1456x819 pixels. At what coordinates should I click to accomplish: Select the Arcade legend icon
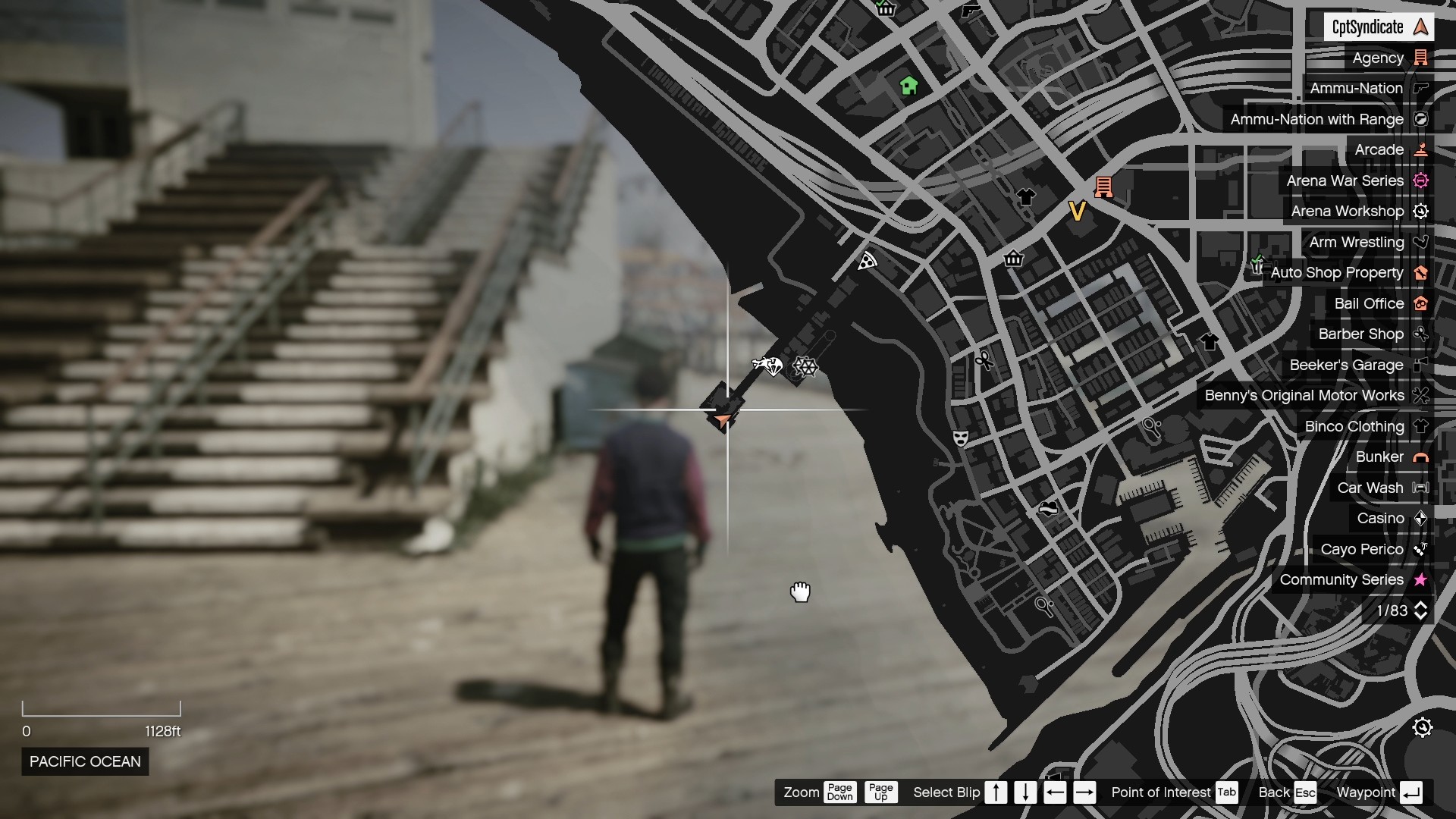[x=1420, y=149]
